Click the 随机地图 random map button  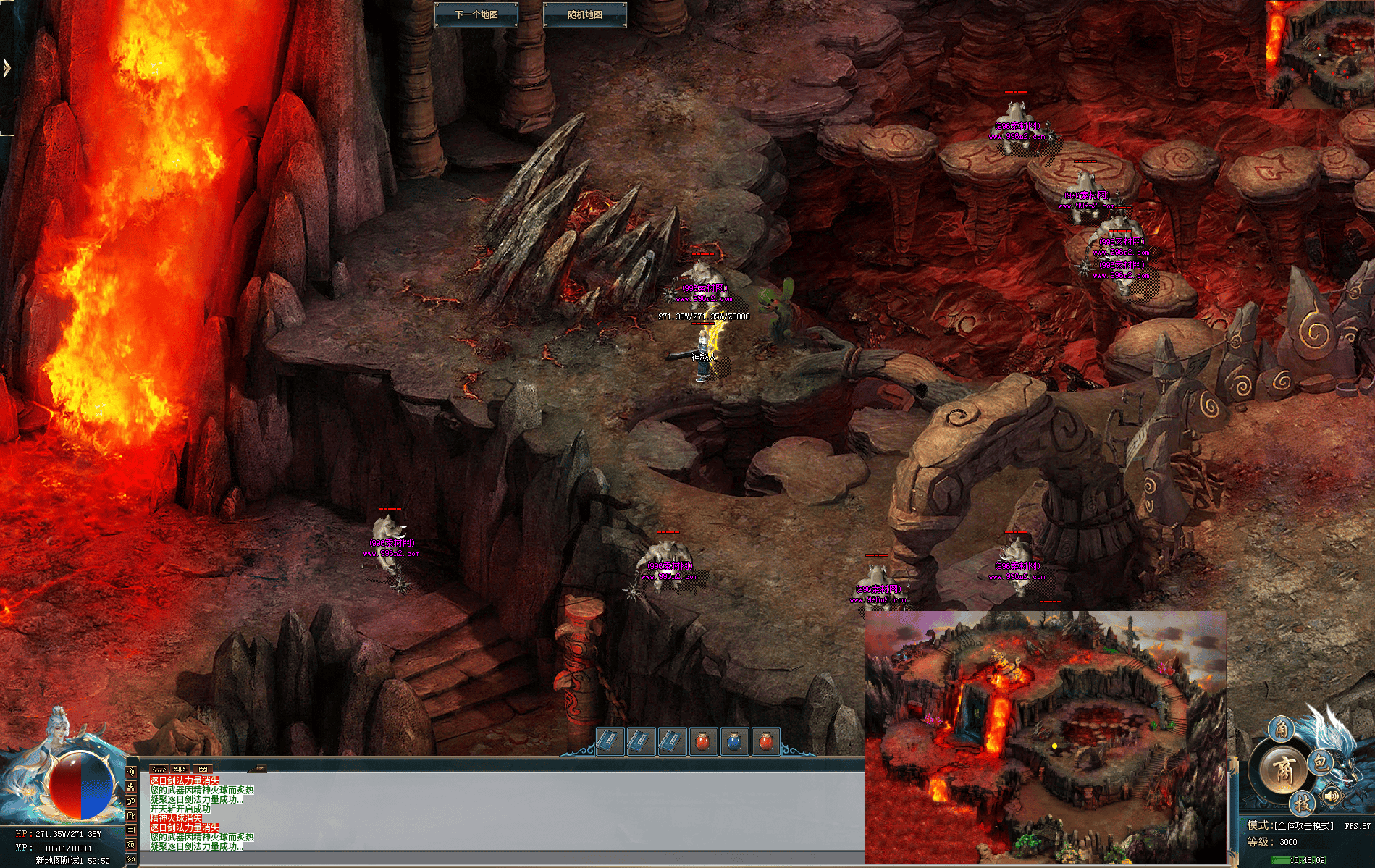pyautogui.click(x=584, y=14)
